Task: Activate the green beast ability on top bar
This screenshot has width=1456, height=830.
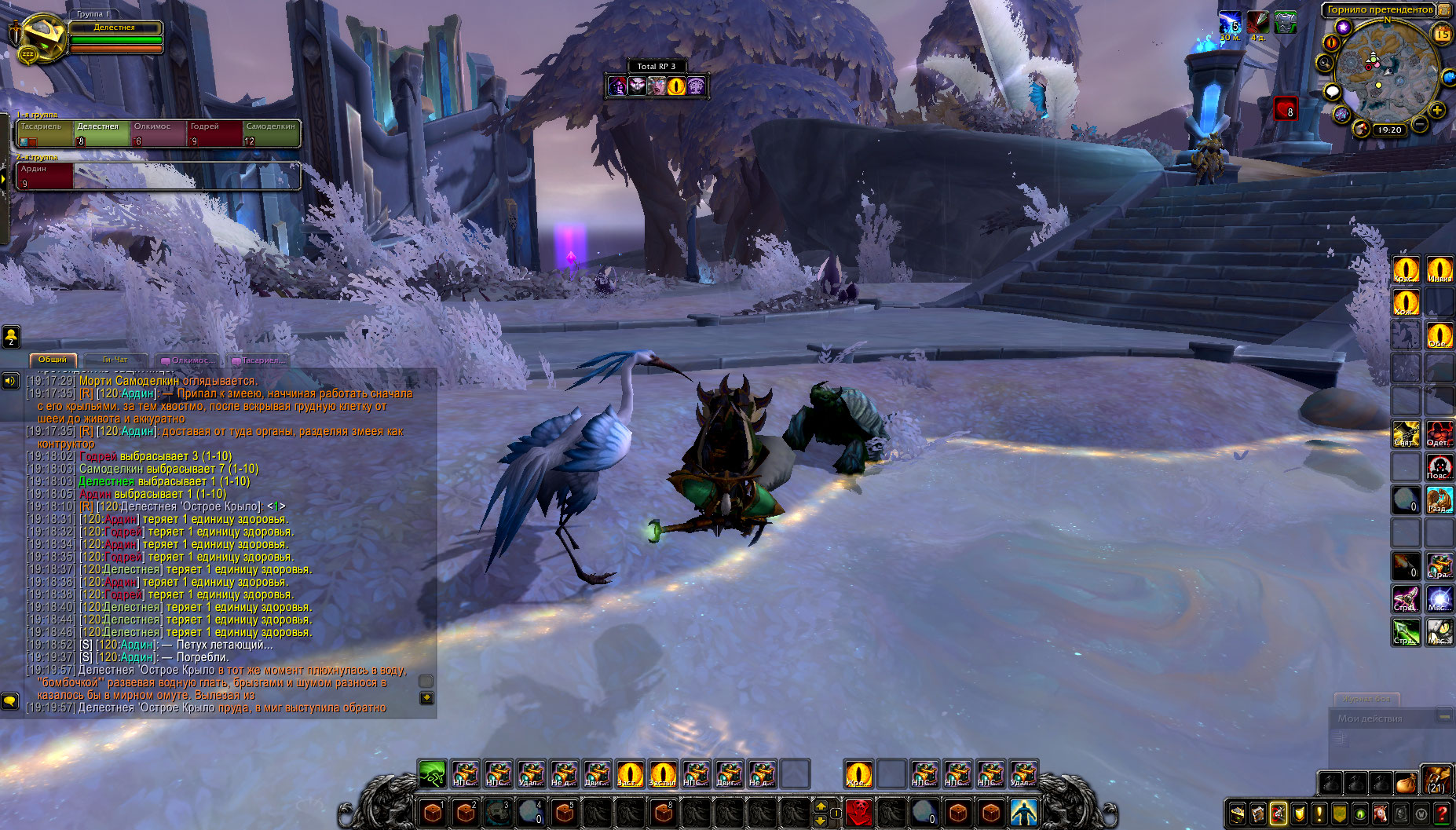Action: tap(432, 773)
